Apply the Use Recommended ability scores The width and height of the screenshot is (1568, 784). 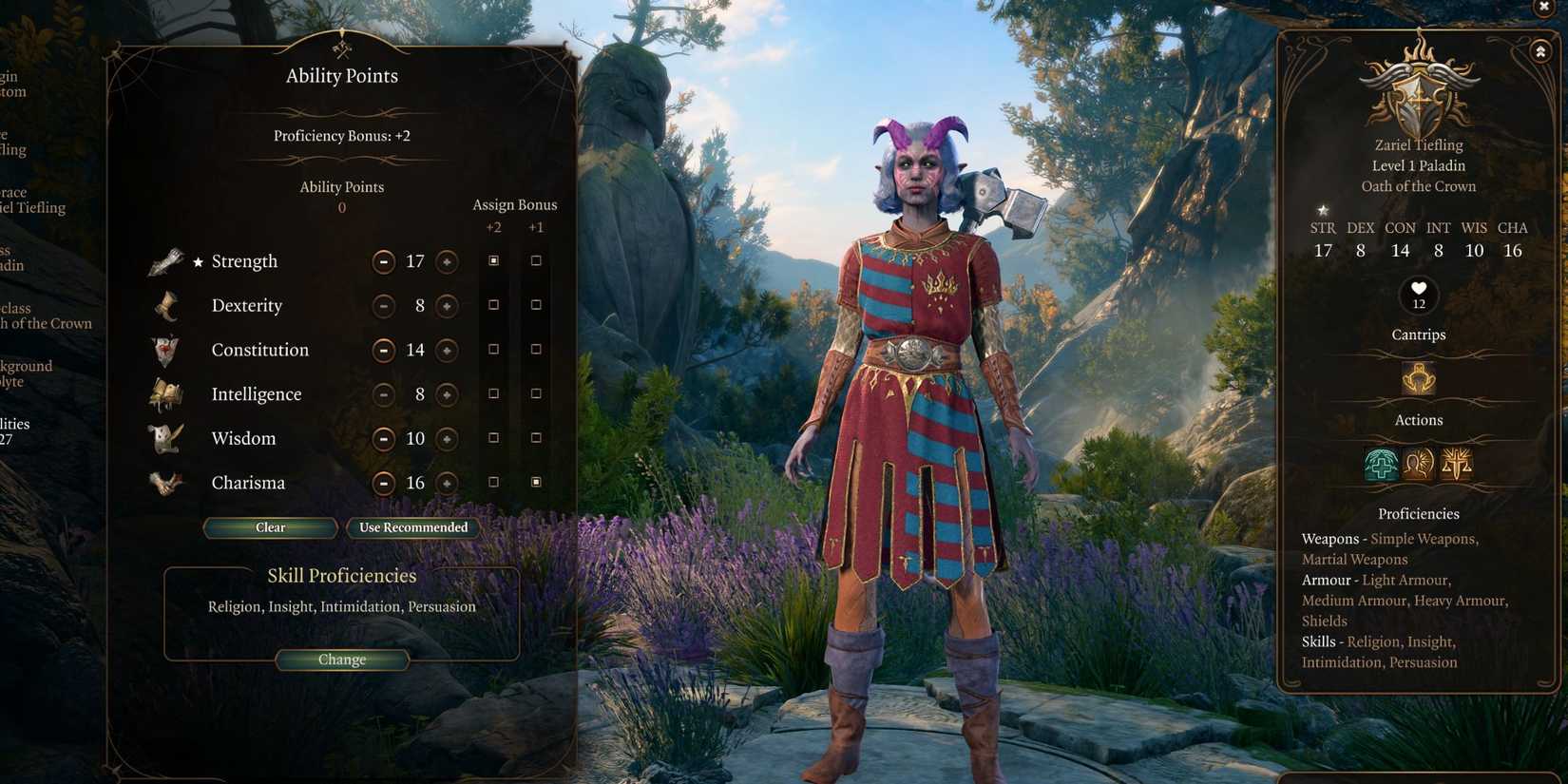(x=413, y=527)
